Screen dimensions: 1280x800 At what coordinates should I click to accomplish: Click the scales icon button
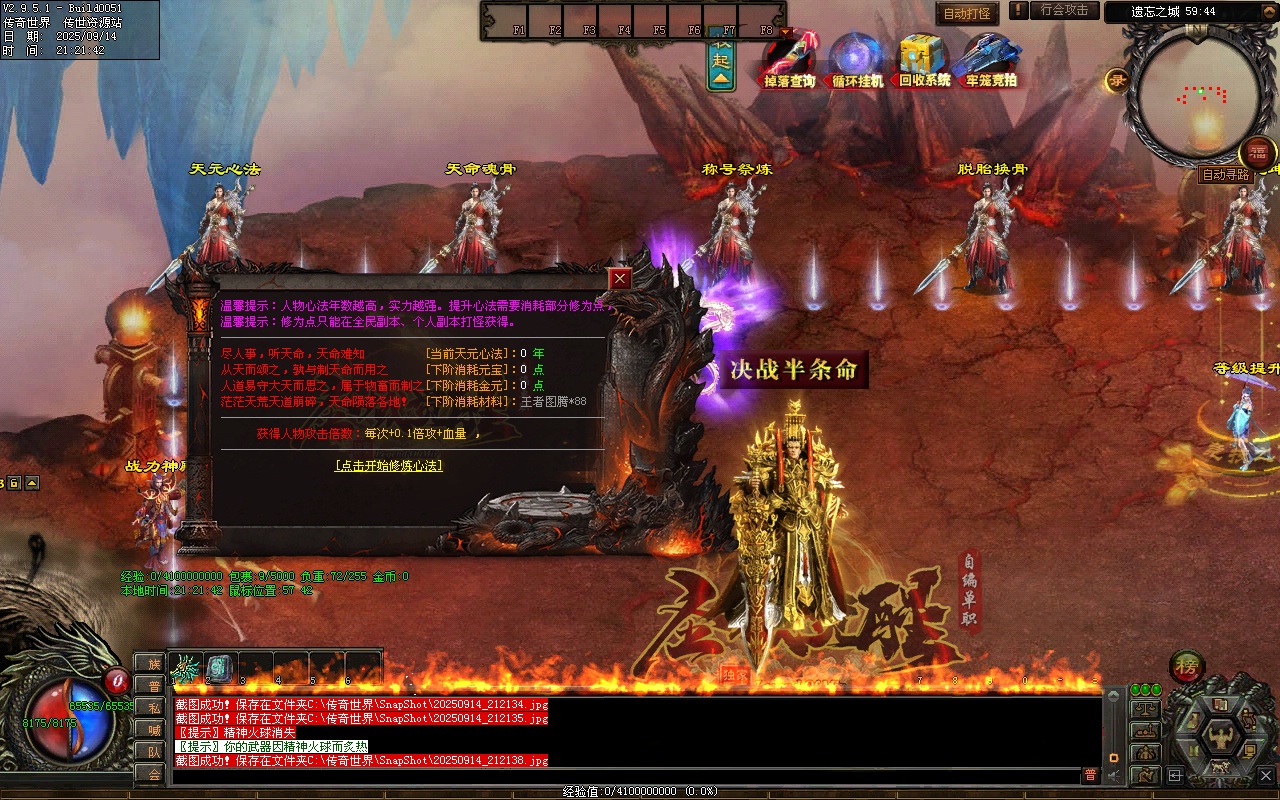click(1145, 708)
